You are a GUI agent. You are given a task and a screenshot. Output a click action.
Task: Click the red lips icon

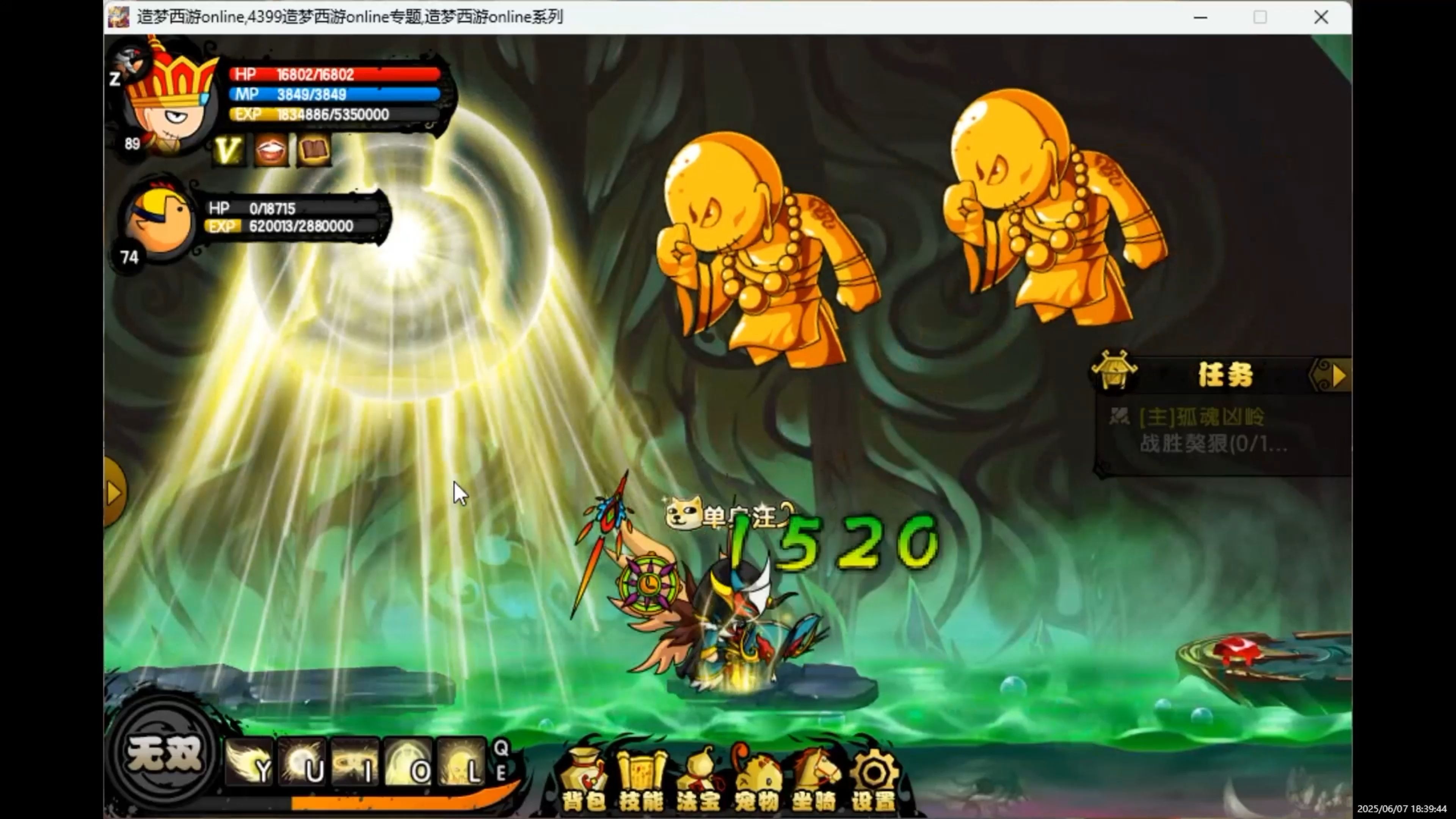coord(271,151)
